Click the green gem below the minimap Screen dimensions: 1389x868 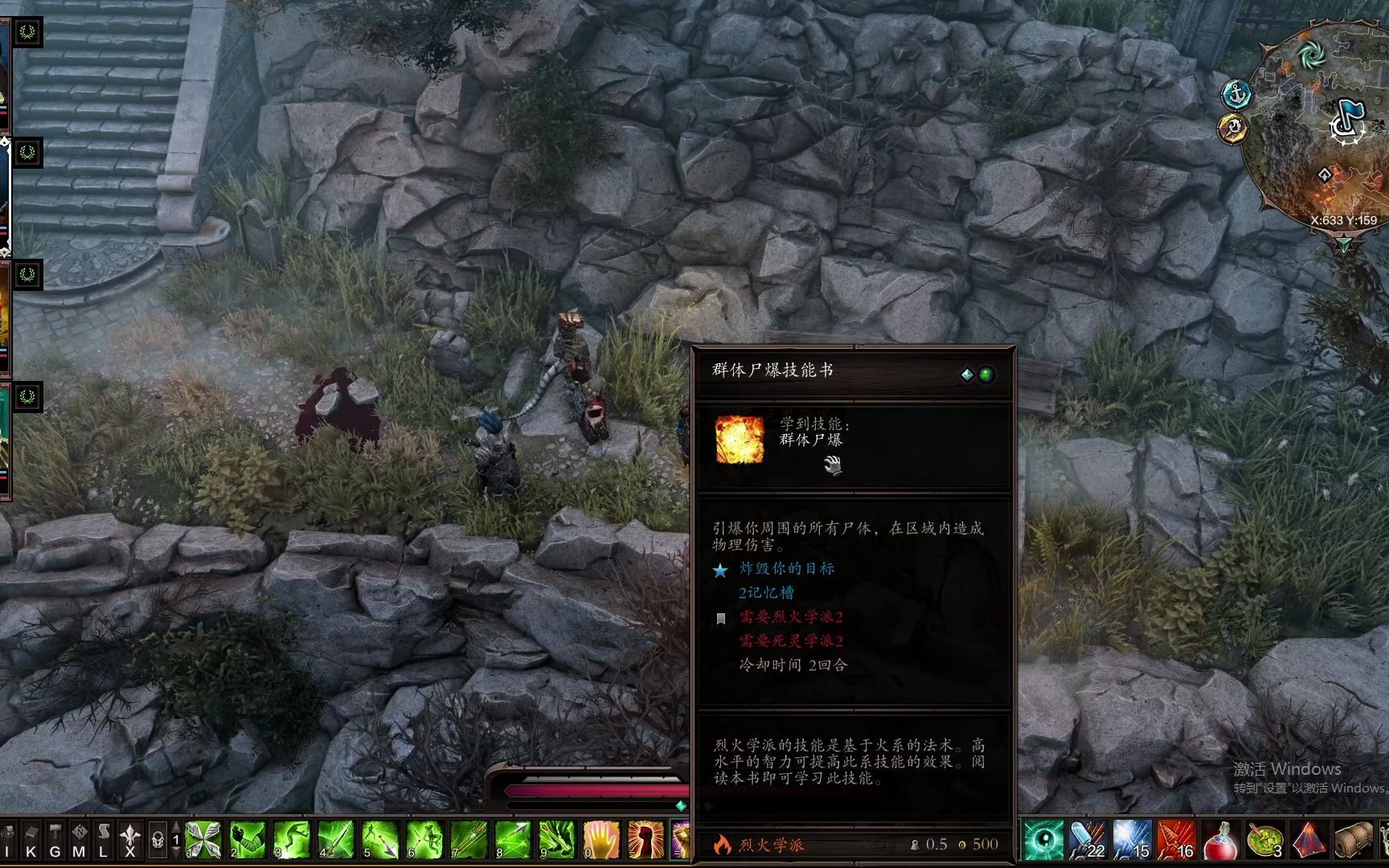click(1343, 244)
